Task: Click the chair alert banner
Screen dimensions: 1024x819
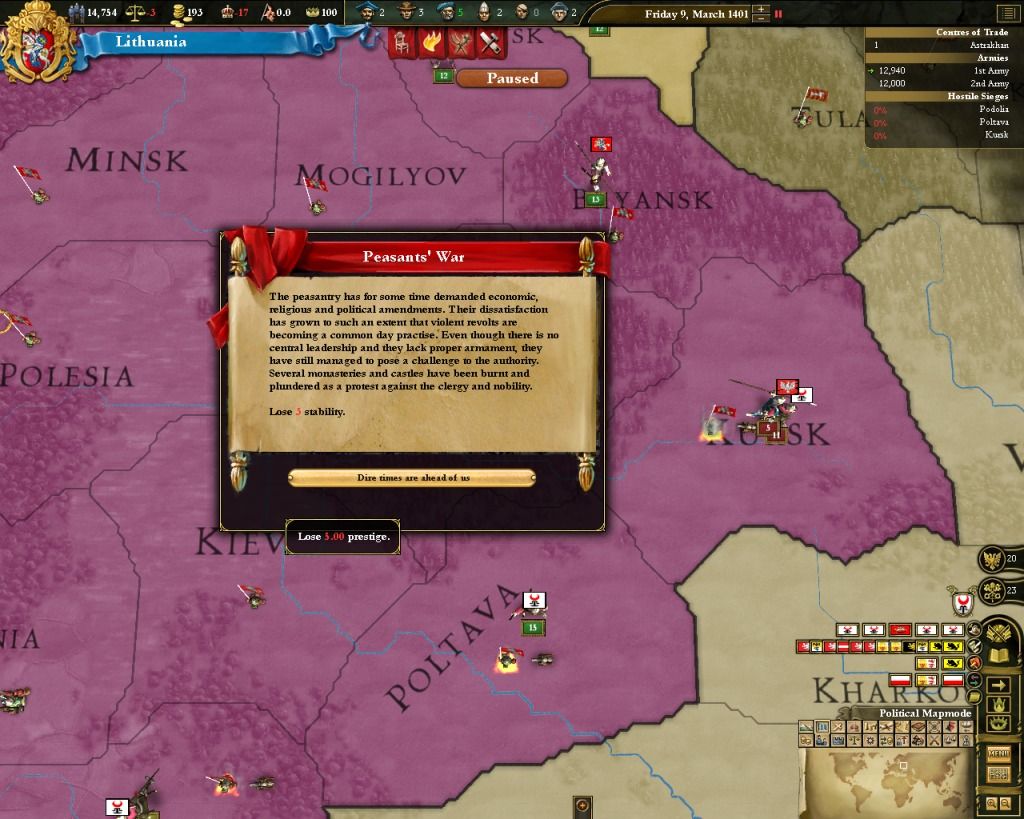Action: [x=402, y=42]
